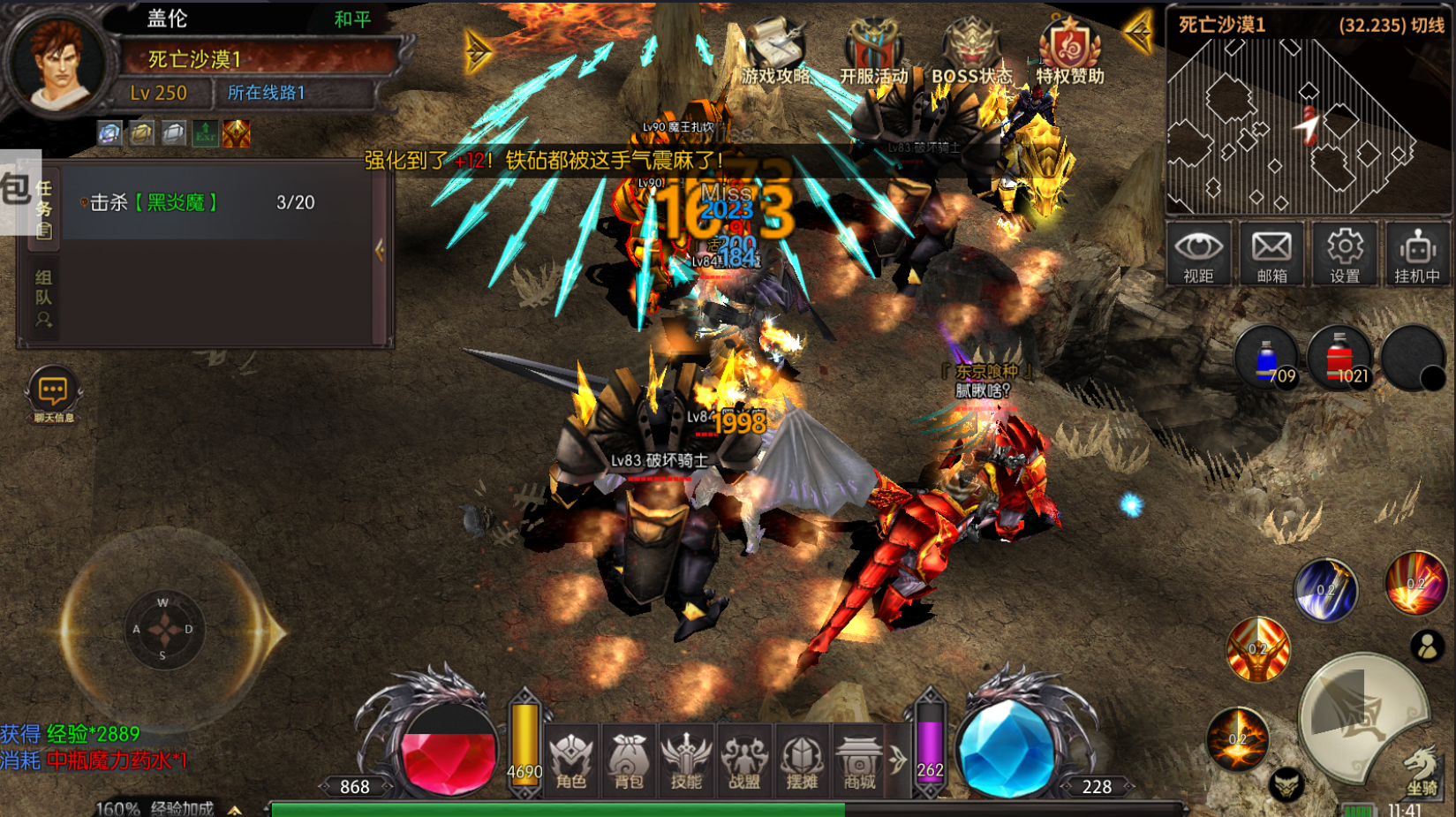Switch to the 组队 team tab
Screen dimensions: 1456x817
(x=43, y=298)
